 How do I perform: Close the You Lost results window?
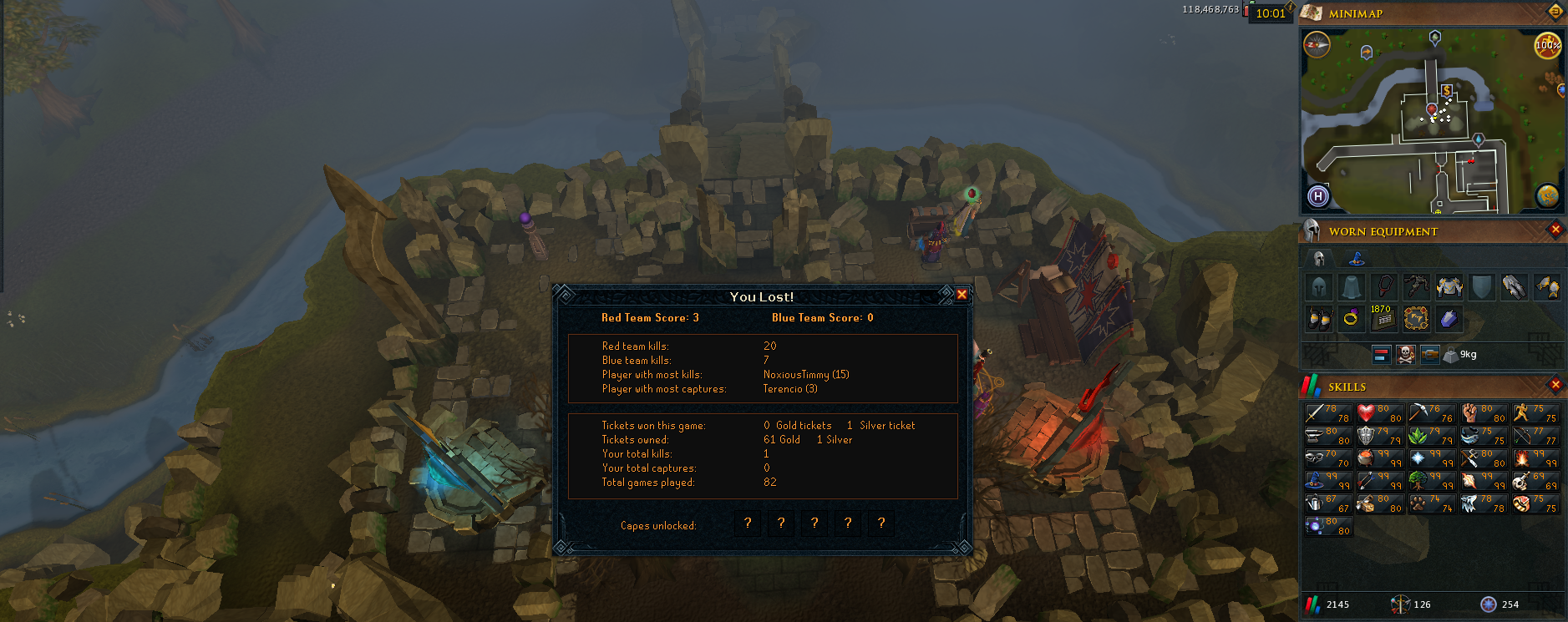tap(962, 295)
